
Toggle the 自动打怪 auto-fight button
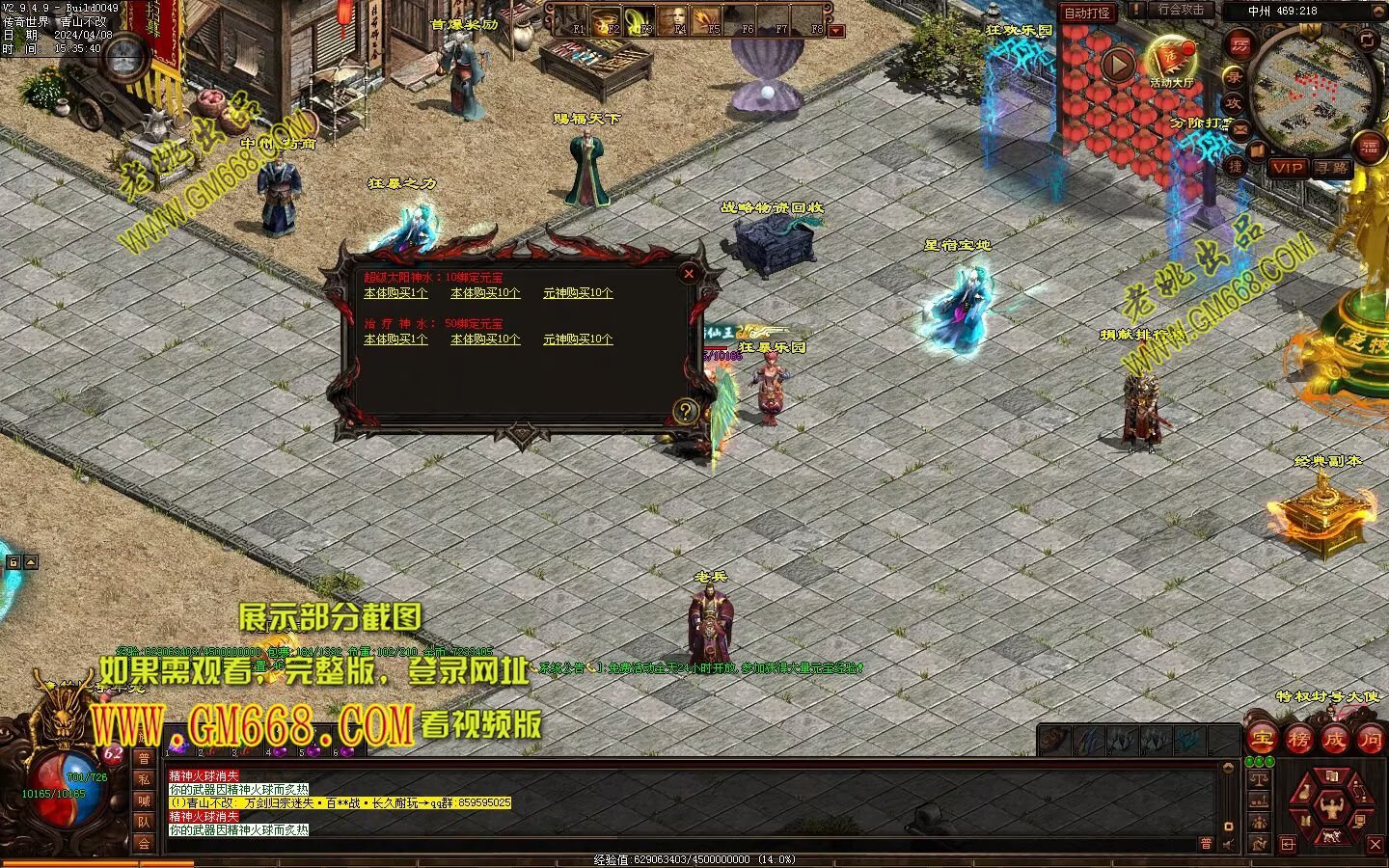click(x=1086, y=14)
